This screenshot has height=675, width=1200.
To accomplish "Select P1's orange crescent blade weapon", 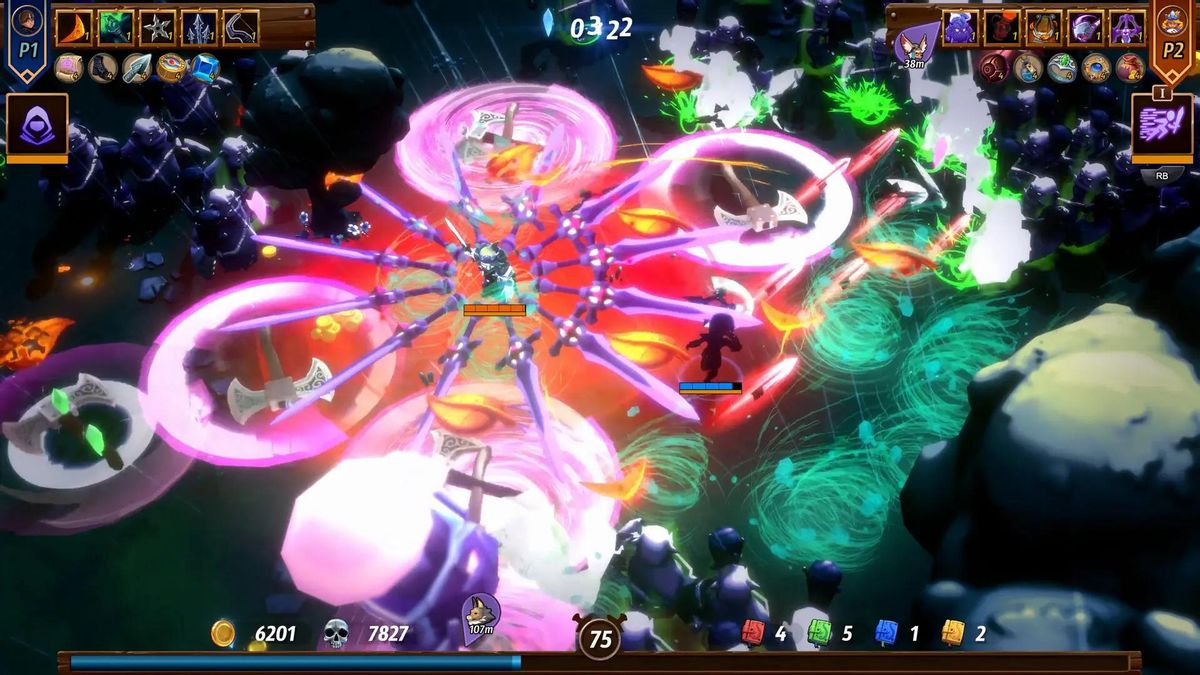I will pos(74,28).
